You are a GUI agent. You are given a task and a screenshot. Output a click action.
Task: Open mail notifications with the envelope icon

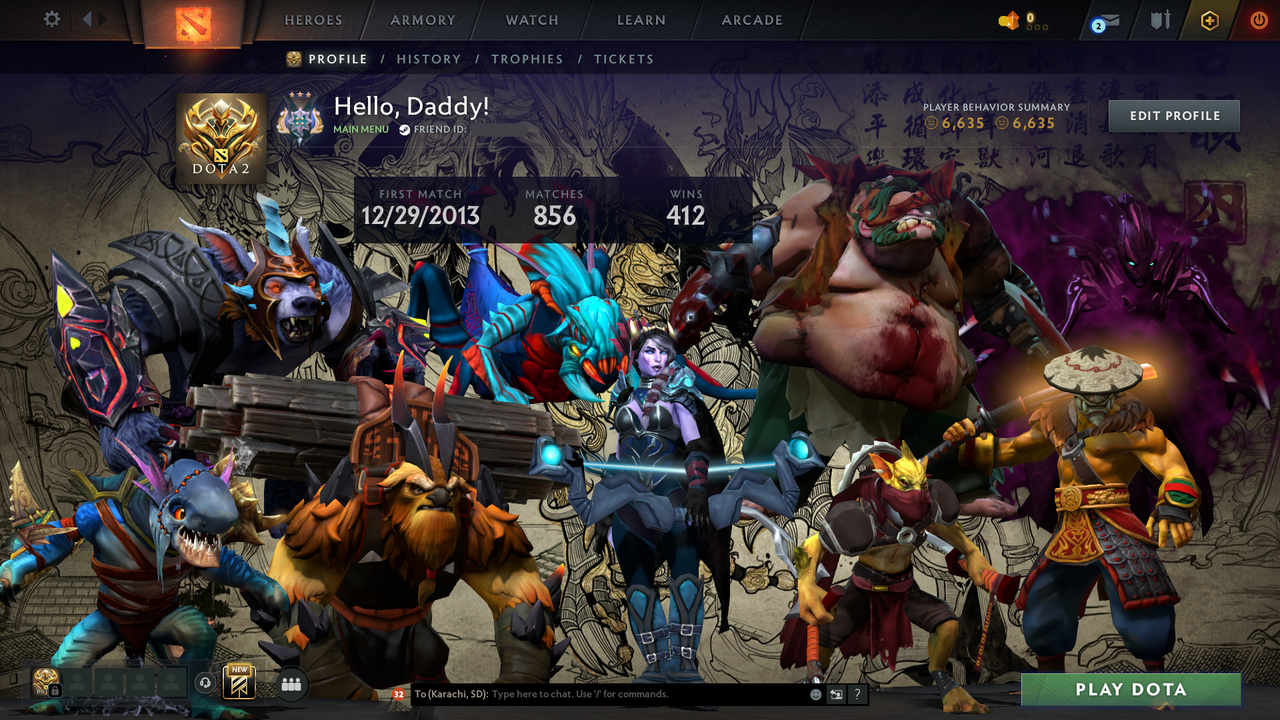[1112, 19]
